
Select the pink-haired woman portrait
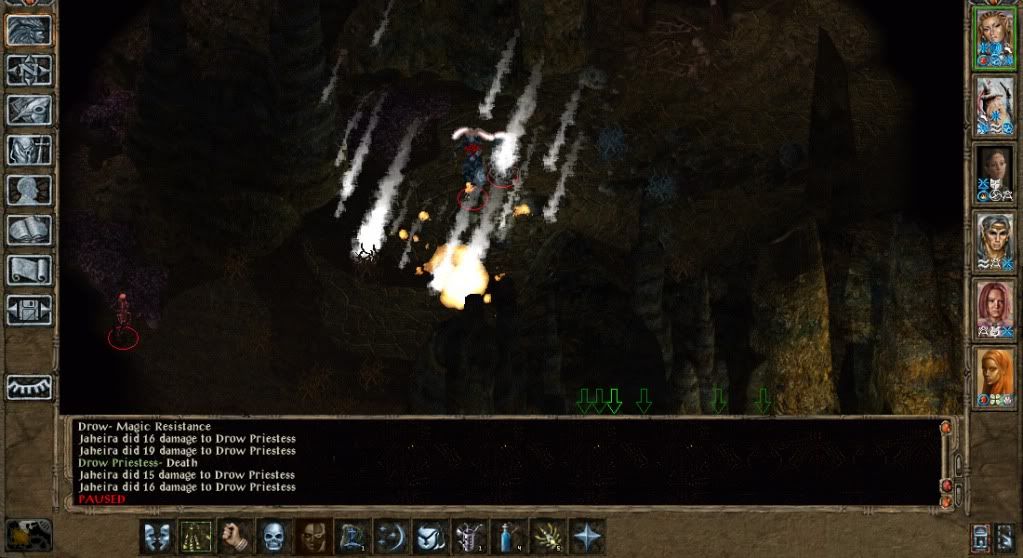point(995,308)
